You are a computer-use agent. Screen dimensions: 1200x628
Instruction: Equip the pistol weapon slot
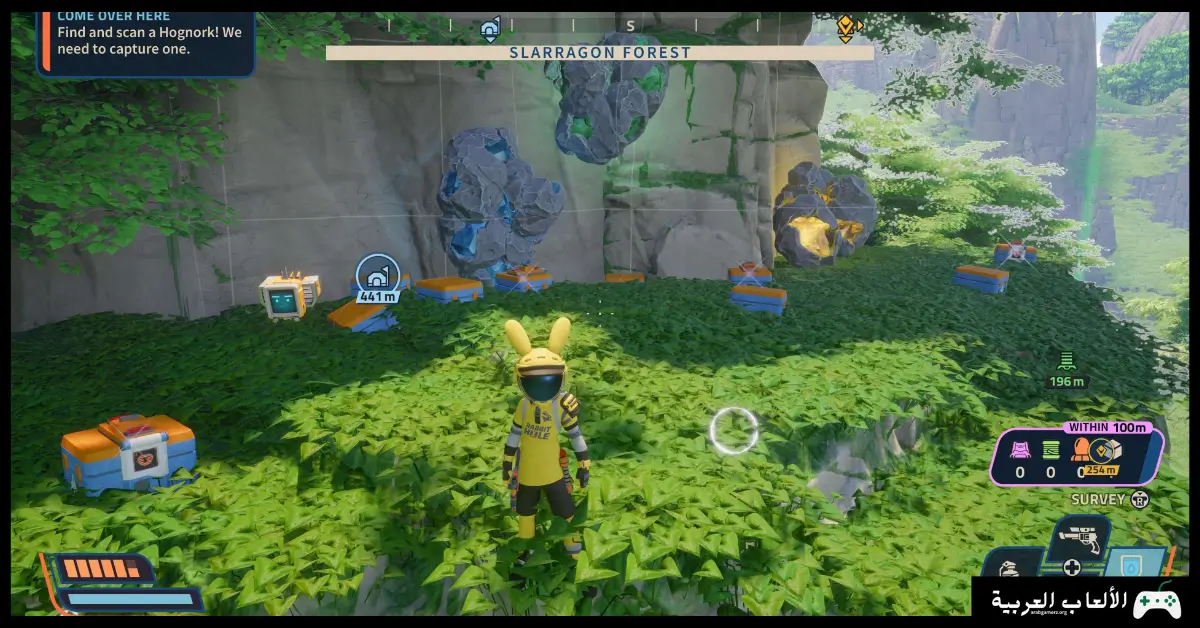(x=1080, y=539)
